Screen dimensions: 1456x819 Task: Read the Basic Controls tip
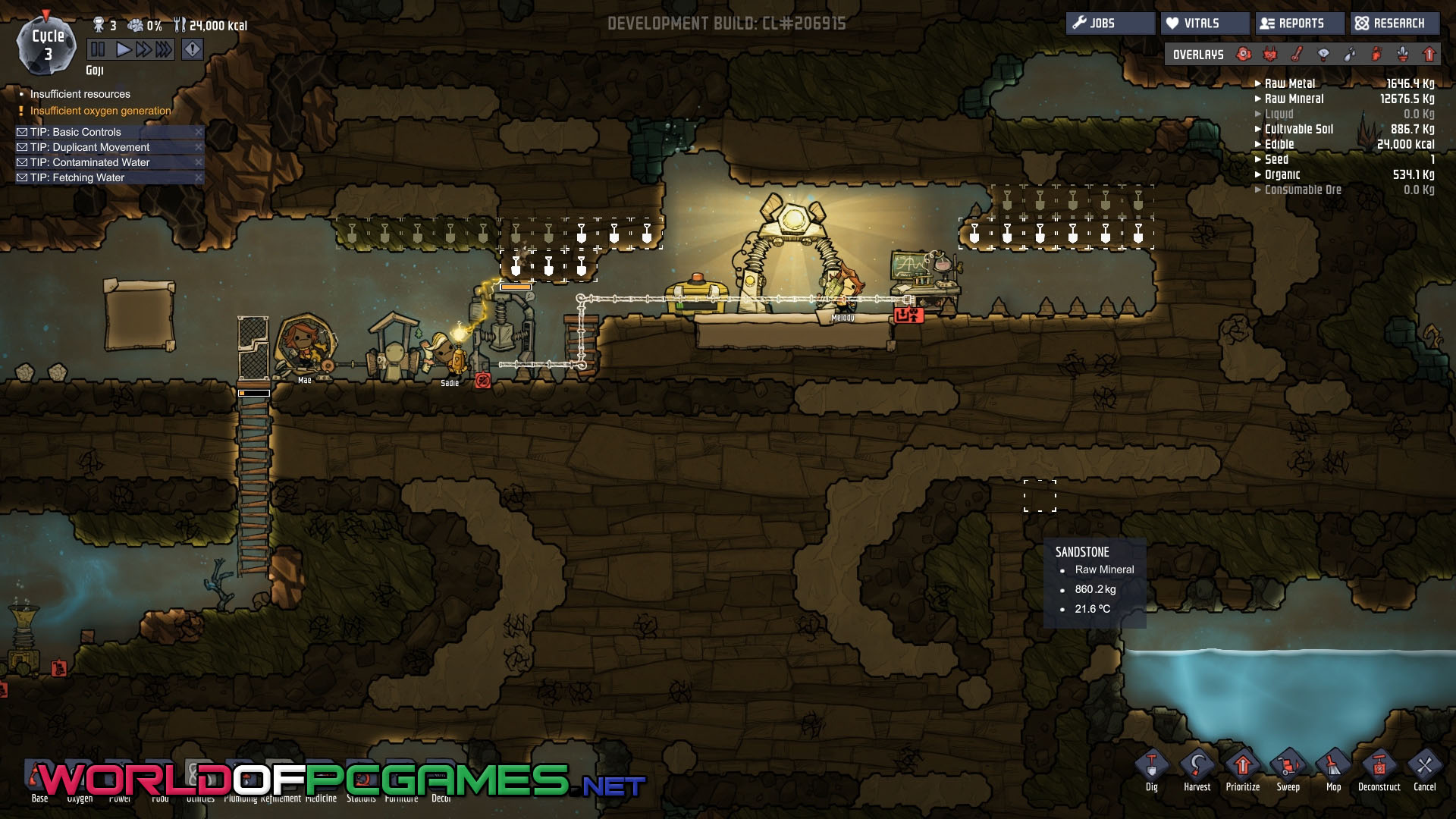coord(76,132)
